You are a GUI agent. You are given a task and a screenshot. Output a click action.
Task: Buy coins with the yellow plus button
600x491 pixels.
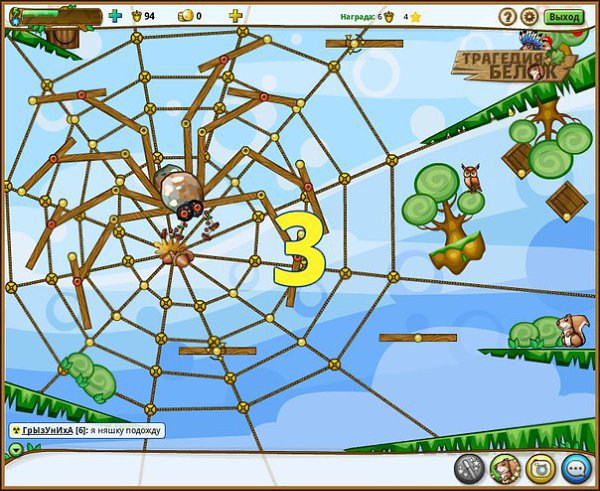[235, 16]
